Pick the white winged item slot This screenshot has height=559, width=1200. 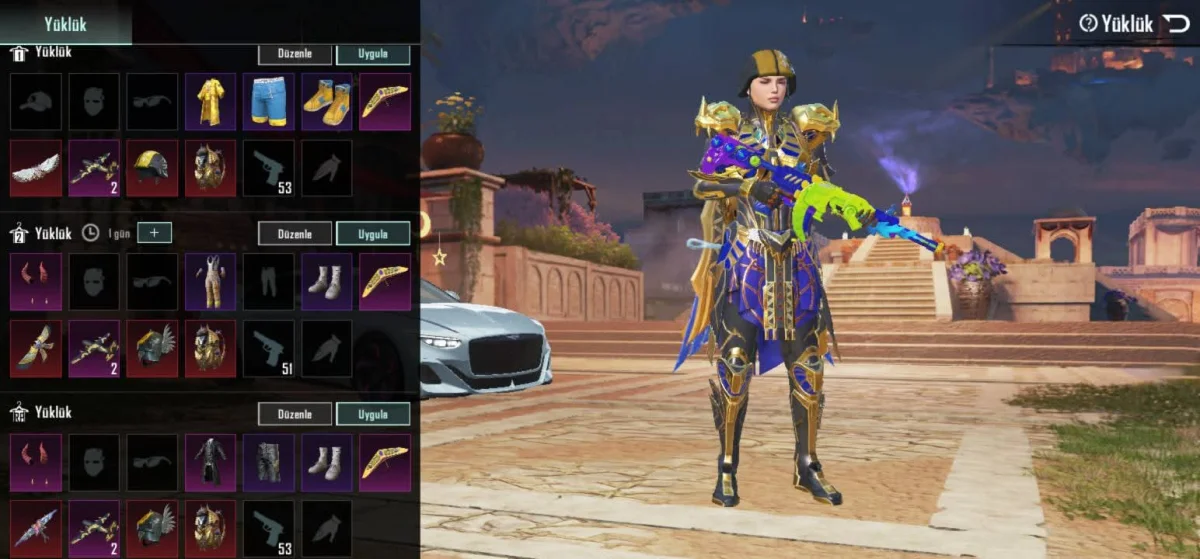35,168
